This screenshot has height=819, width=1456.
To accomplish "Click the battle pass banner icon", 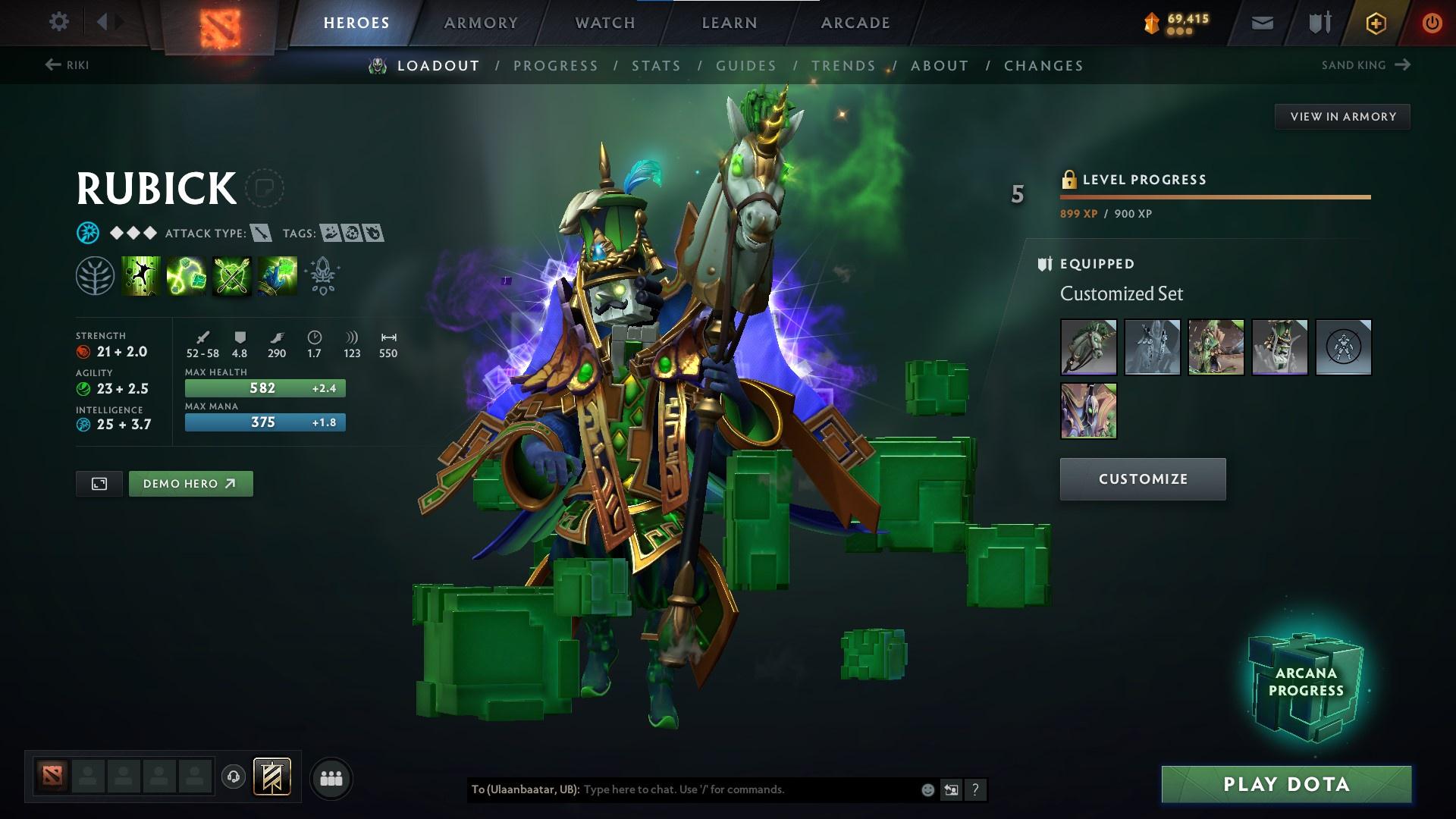I will pos(271,777).
